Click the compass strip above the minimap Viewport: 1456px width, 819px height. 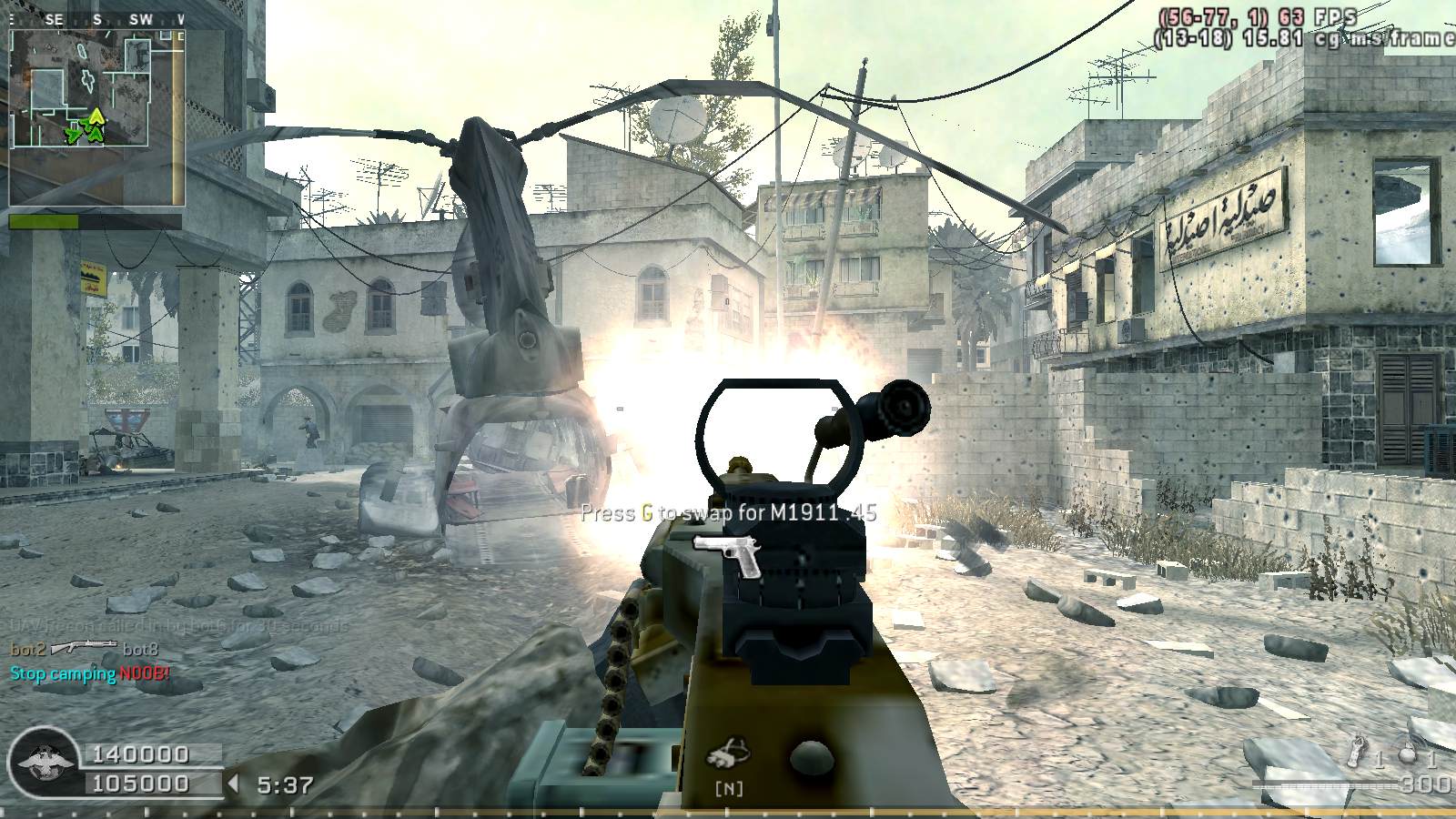point(96,18)
